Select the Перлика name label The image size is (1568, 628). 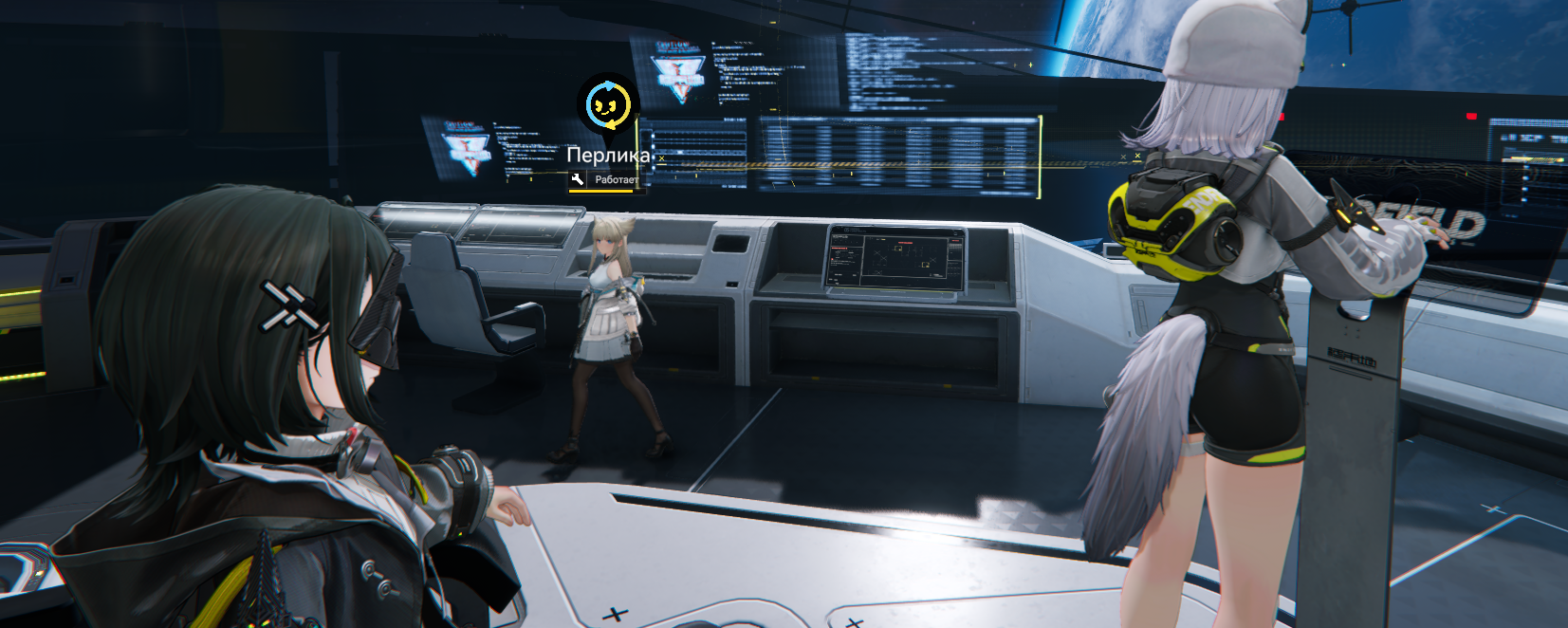pyautogui.click(x=608, y=155)
